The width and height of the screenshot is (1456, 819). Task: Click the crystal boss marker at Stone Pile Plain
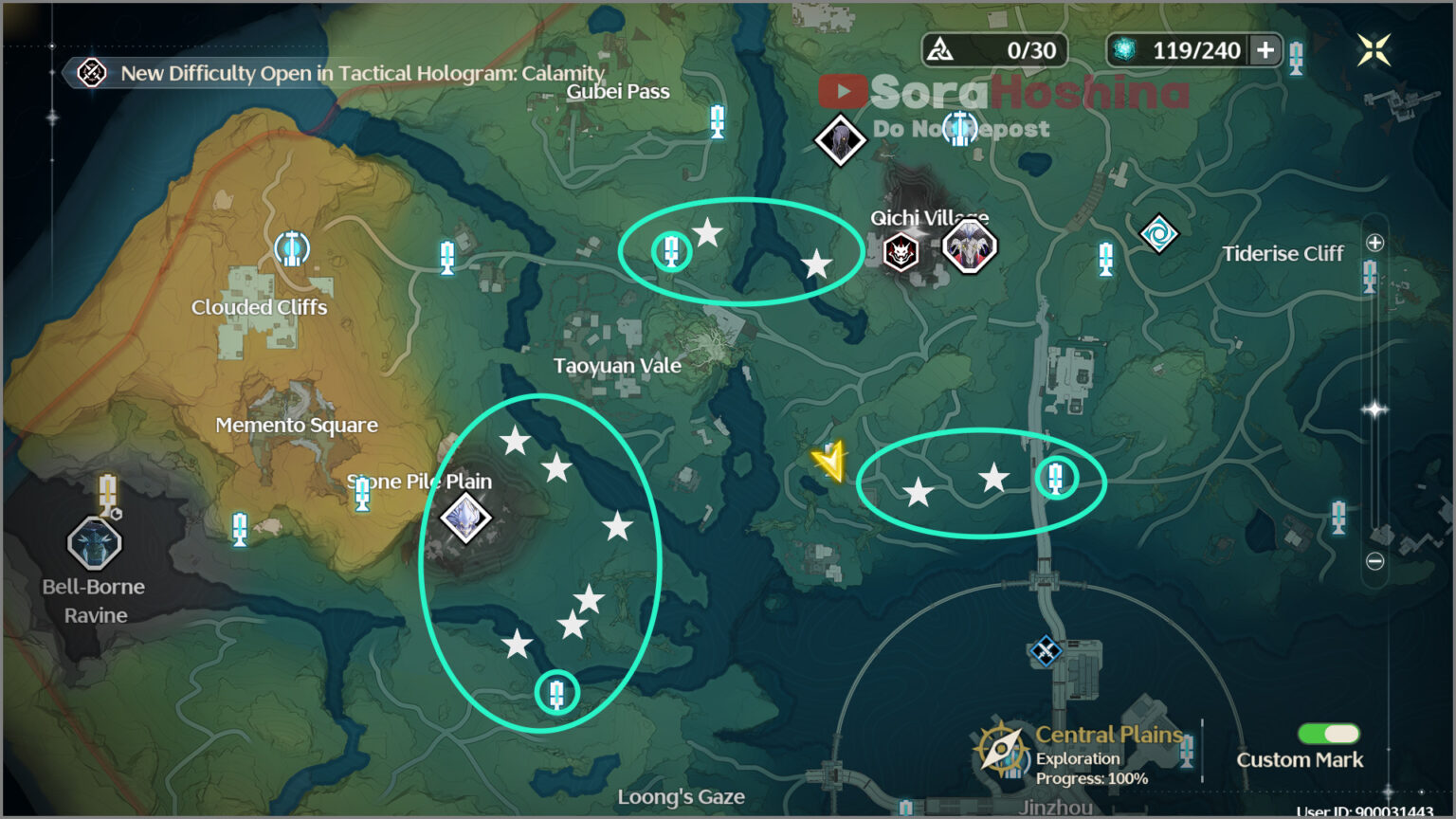pos(464,519)
